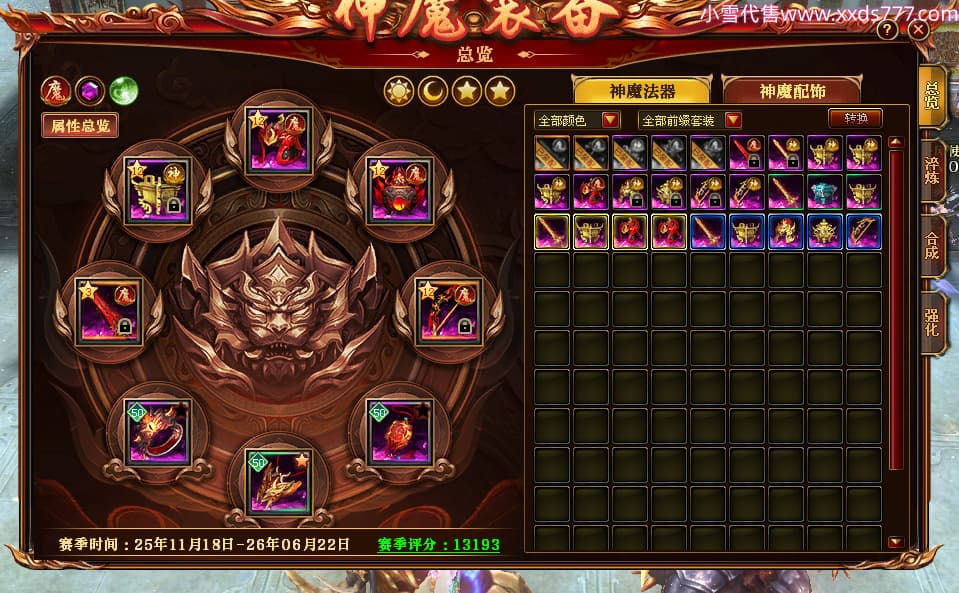Switch to the 神魔配饰 tab

792,91
